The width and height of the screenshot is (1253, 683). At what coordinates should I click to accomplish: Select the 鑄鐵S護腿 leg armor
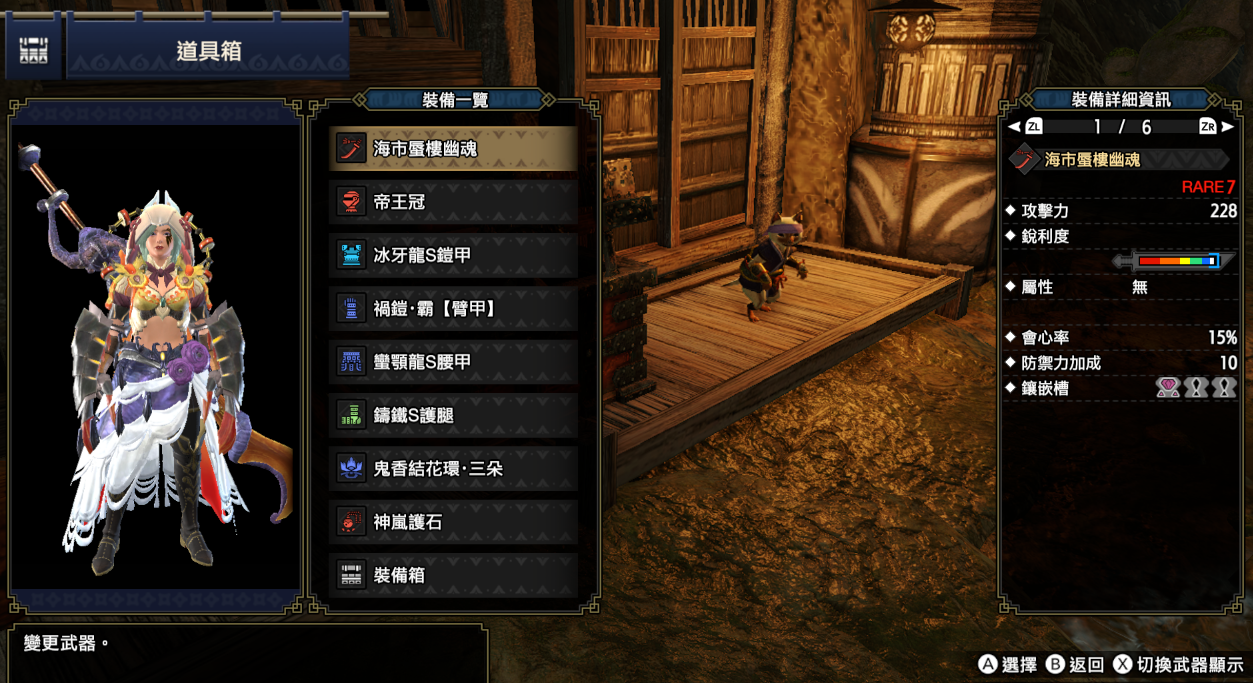click(x=454, y=415)
